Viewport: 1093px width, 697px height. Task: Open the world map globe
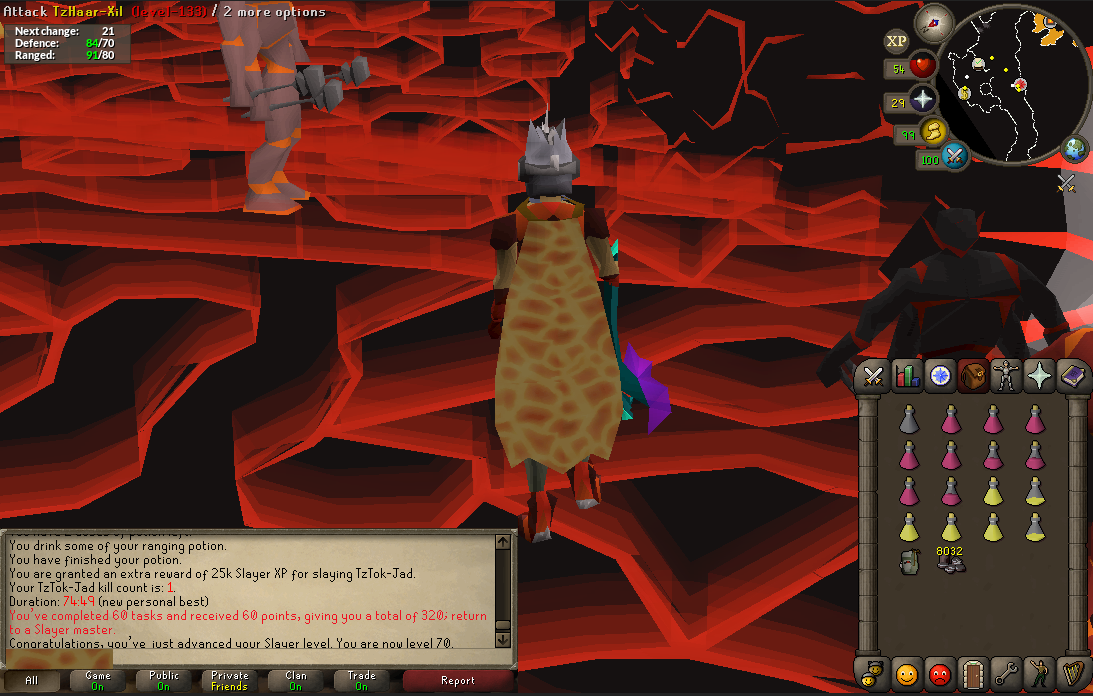pos(1076,148)
